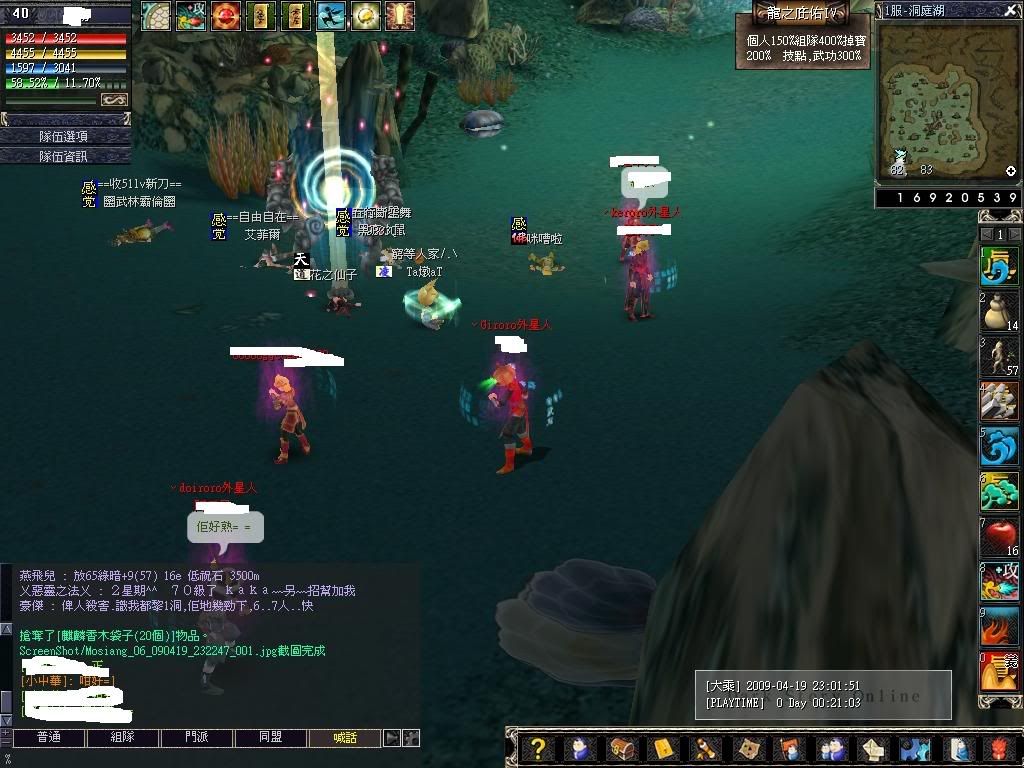Screen dimensions: 1024x768
Task: Activate the blue swirl skill in hotbar slot 5
Action: click(x=999, y=447)
